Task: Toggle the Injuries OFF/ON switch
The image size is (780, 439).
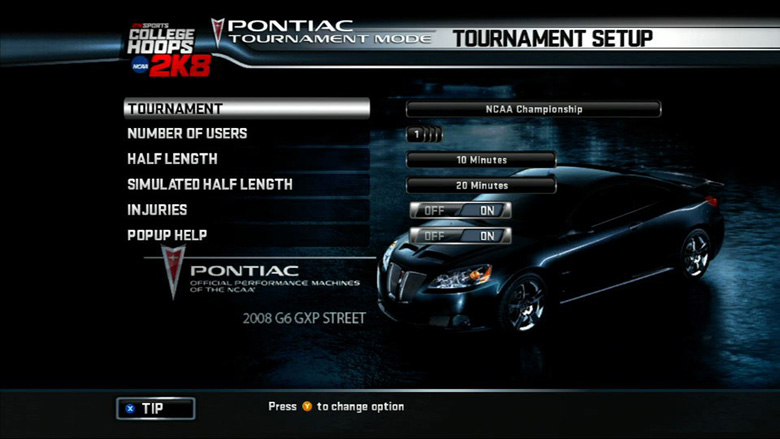Action: pos(460,210)
